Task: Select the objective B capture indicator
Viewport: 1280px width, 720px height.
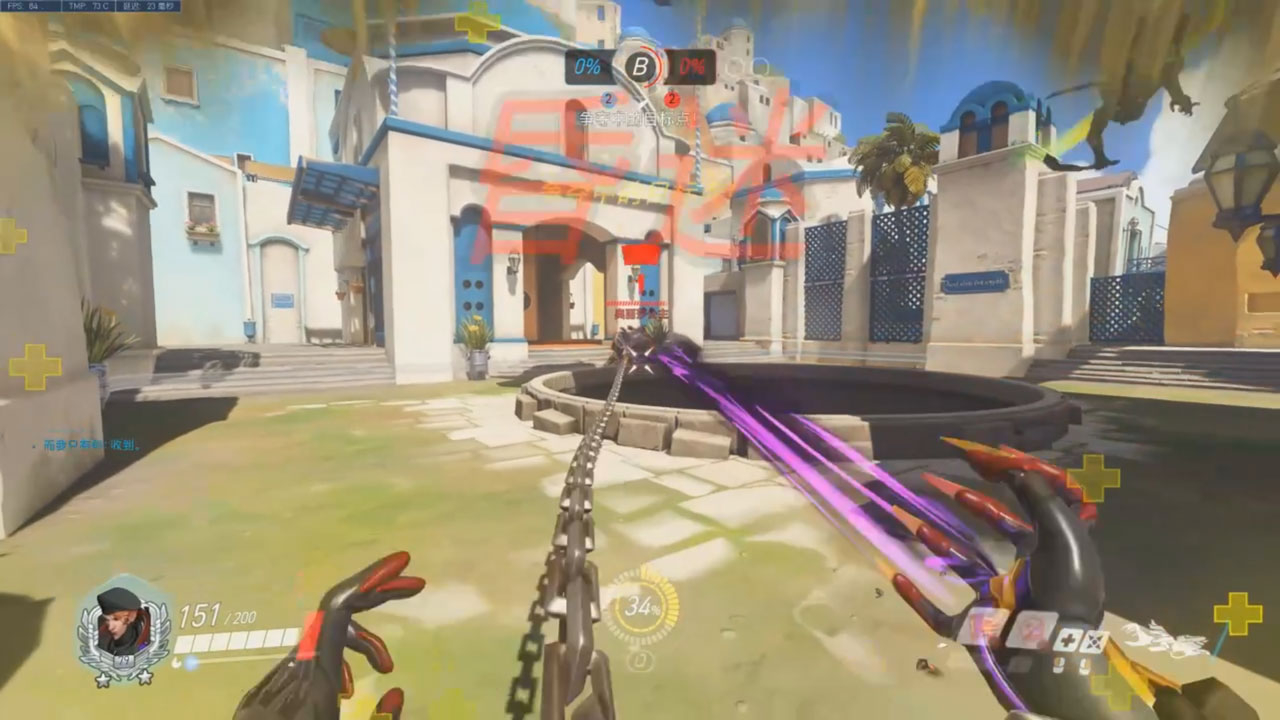Action: (638, 67)
